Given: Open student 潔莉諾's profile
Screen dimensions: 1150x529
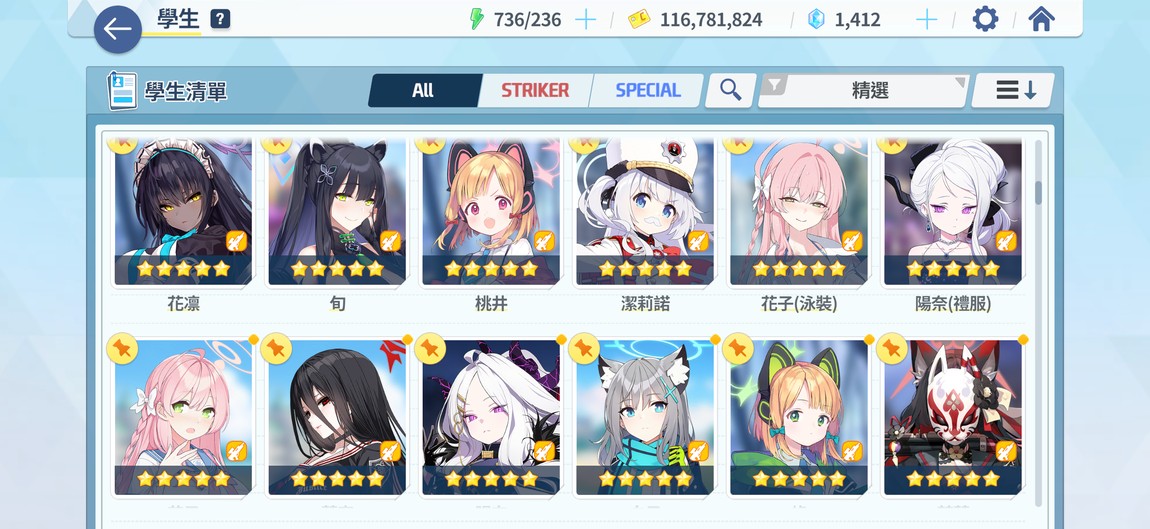Looking at the screenshot, I should click(645, 213).
